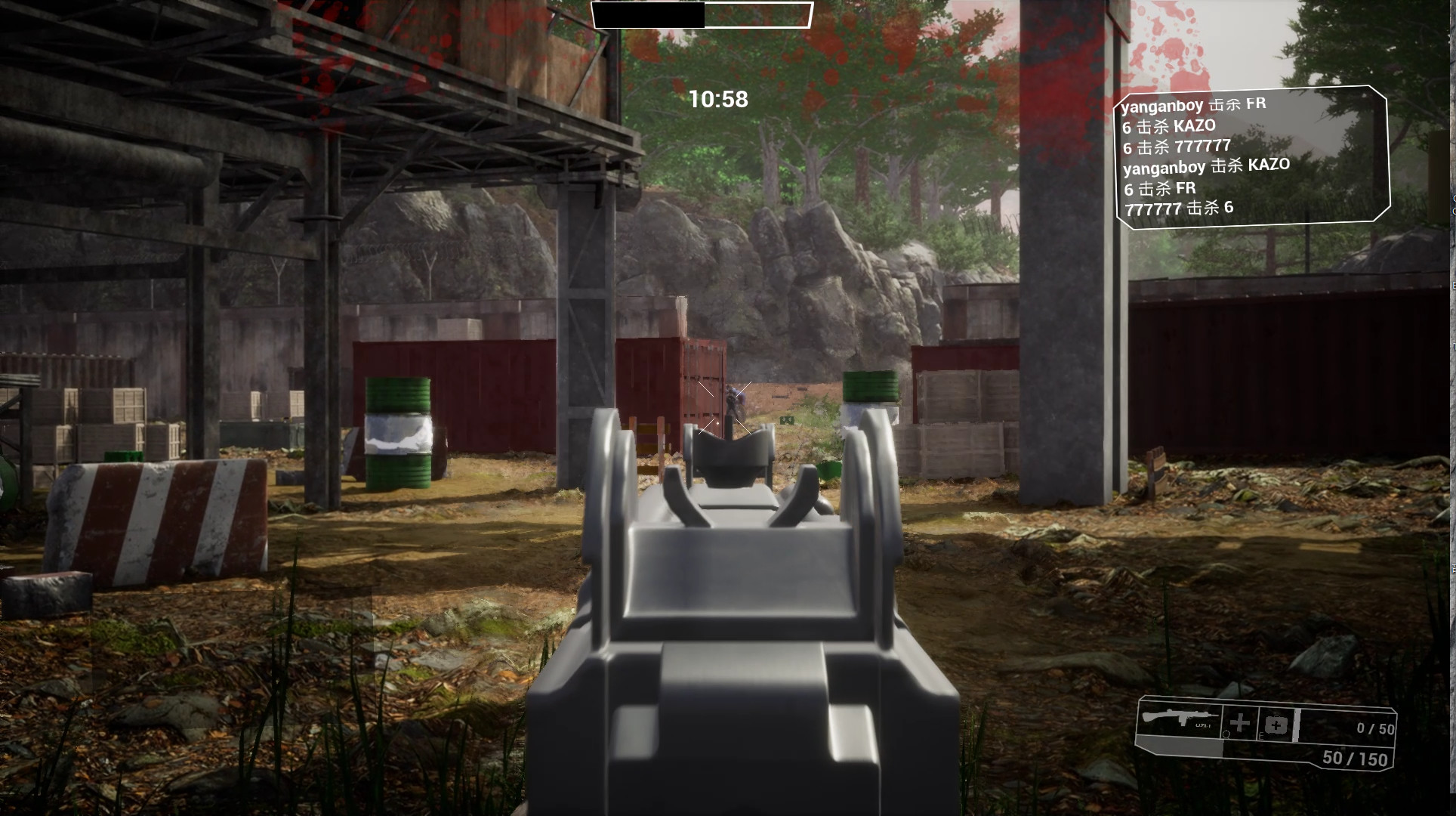Screen dimensions: 1456x816
Task: Click the gray ammo progress bar under the weapon
Action: (x=1178, y=745)
